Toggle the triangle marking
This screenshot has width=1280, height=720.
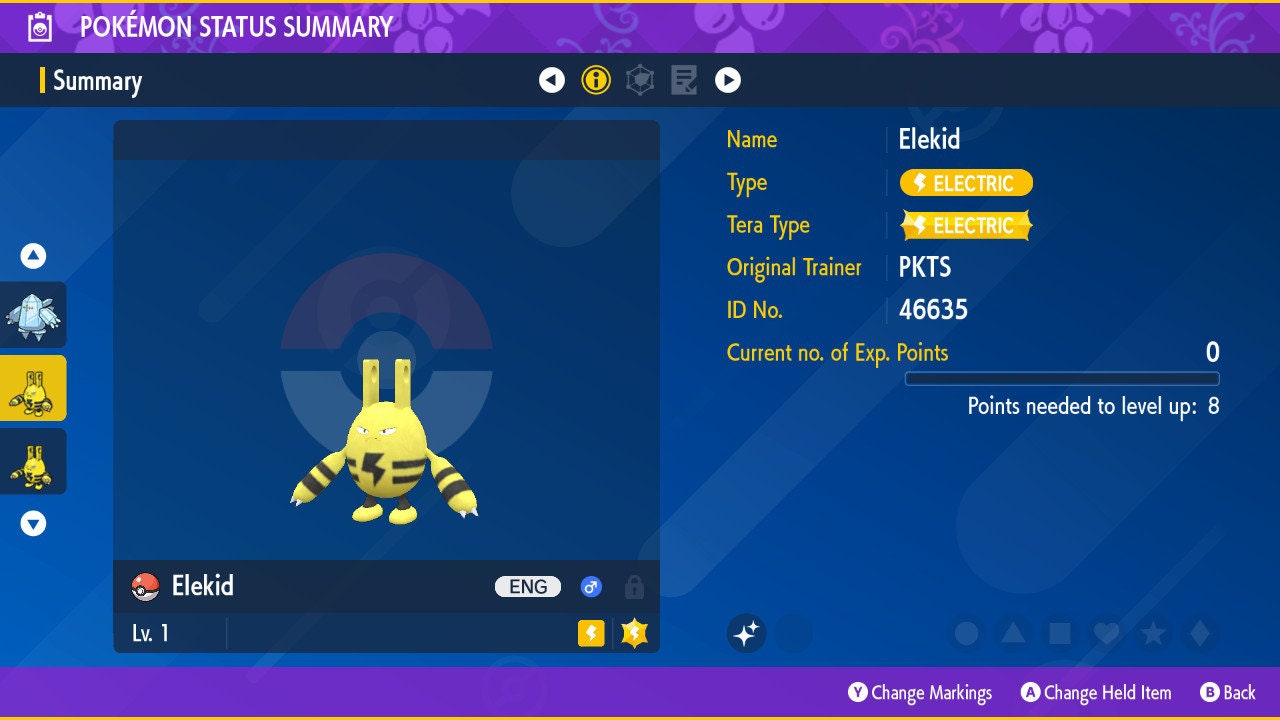1013,633
